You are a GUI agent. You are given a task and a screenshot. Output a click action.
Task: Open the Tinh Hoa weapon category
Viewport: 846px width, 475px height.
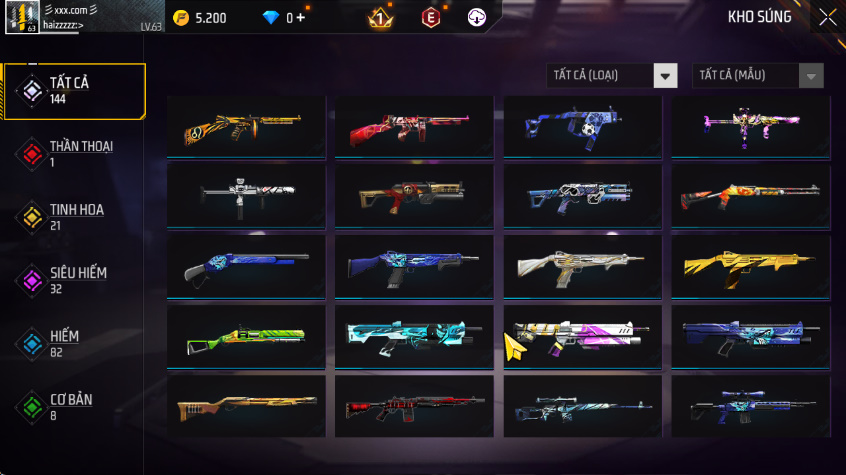pos(73,217)
